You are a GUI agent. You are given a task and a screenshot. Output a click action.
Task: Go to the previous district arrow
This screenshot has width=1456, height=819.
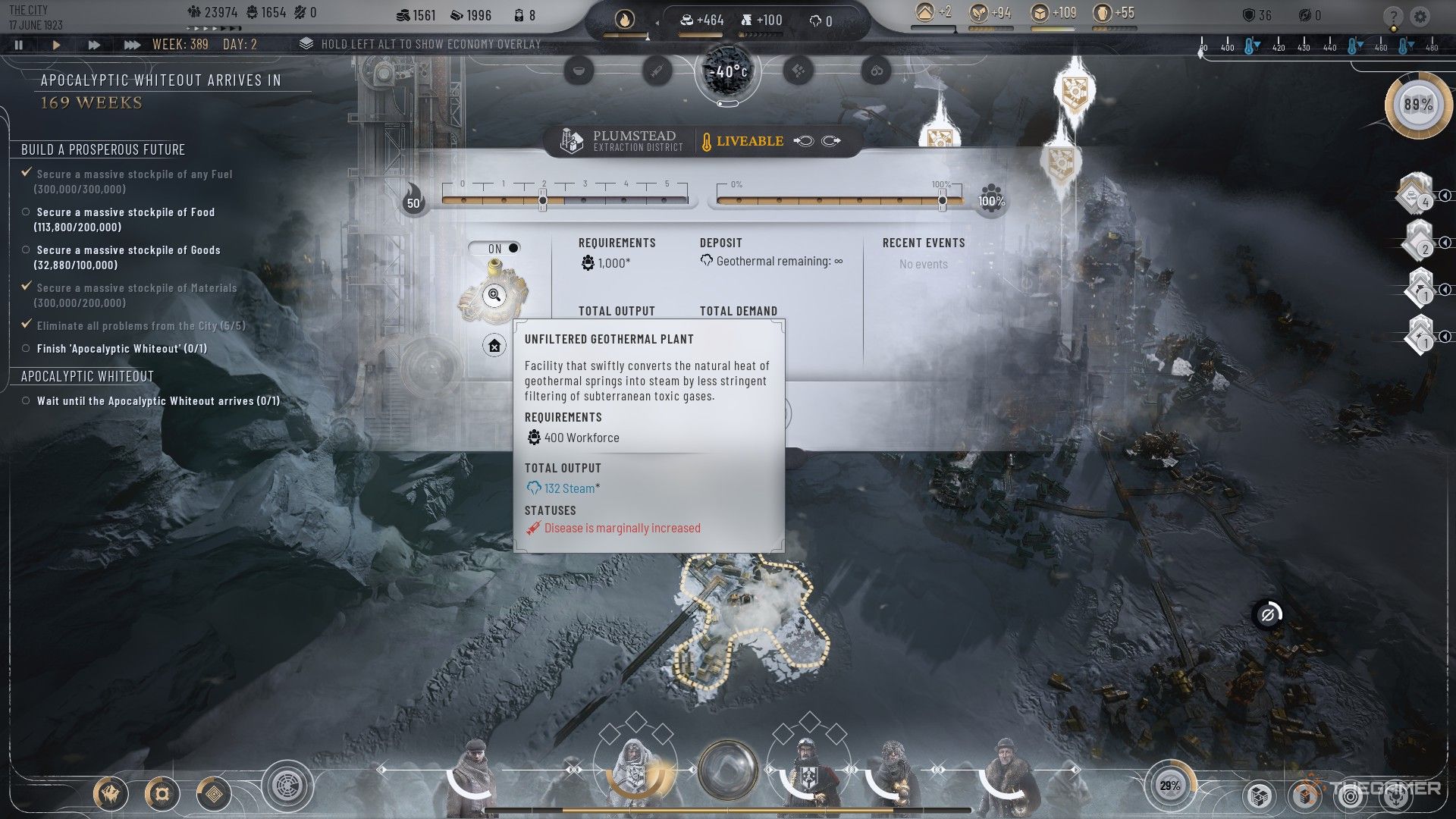tap(804, 141)
